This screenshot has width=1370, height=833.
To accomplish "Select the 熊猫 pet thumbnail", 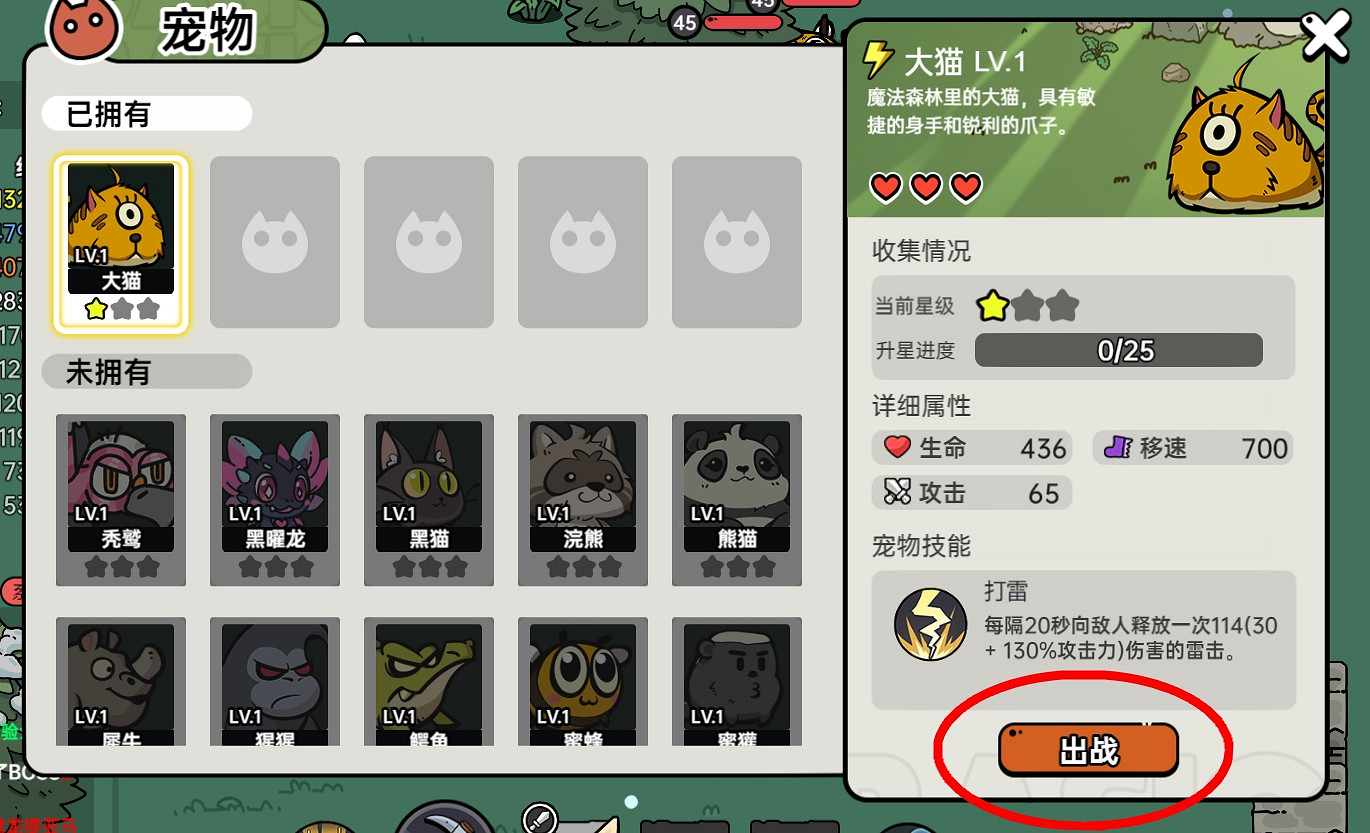I will 736,498.
